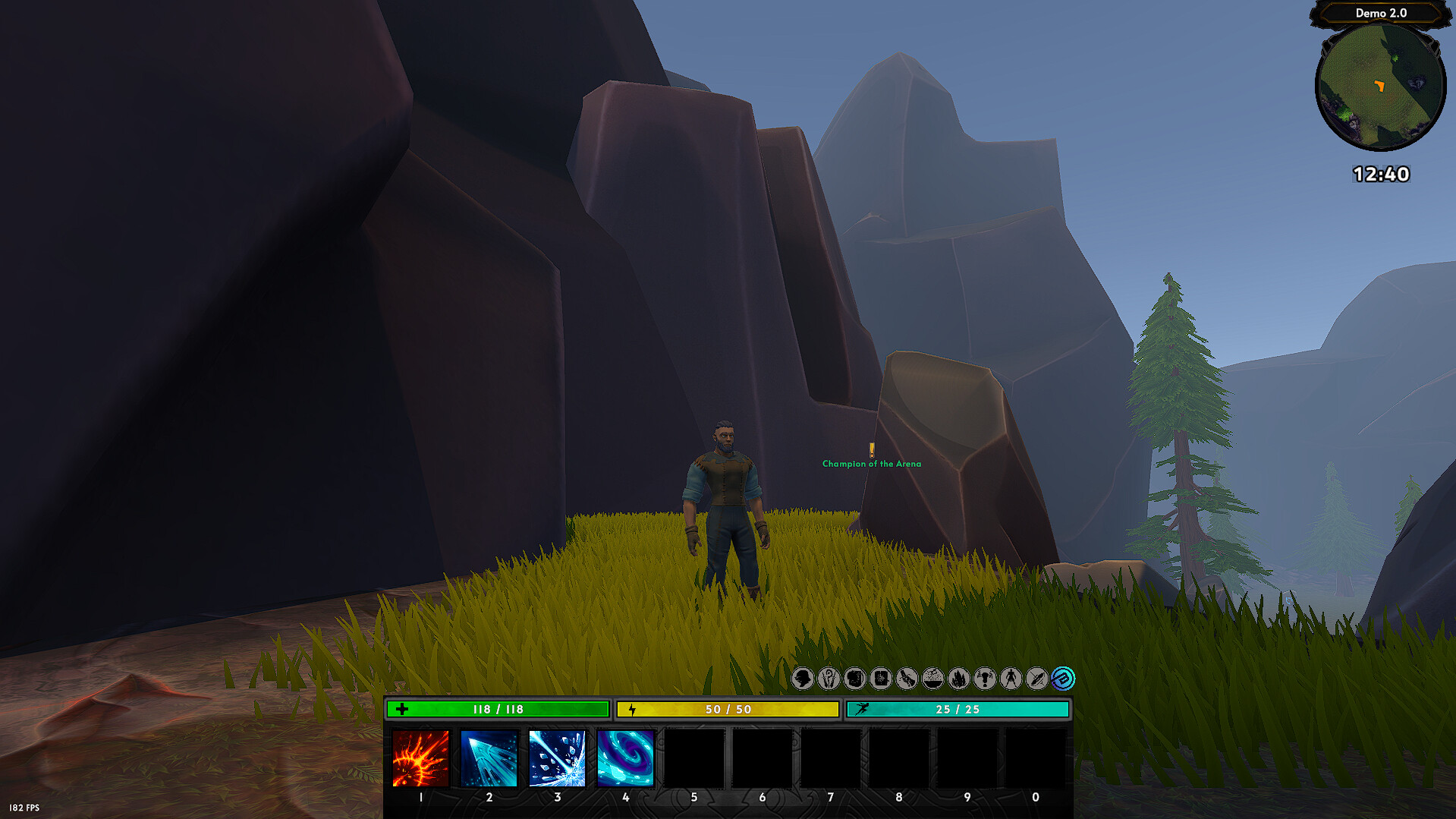Open the character head profile icon
The image size is (1456, 819).
pyautogui.click(x=803, y=680)
